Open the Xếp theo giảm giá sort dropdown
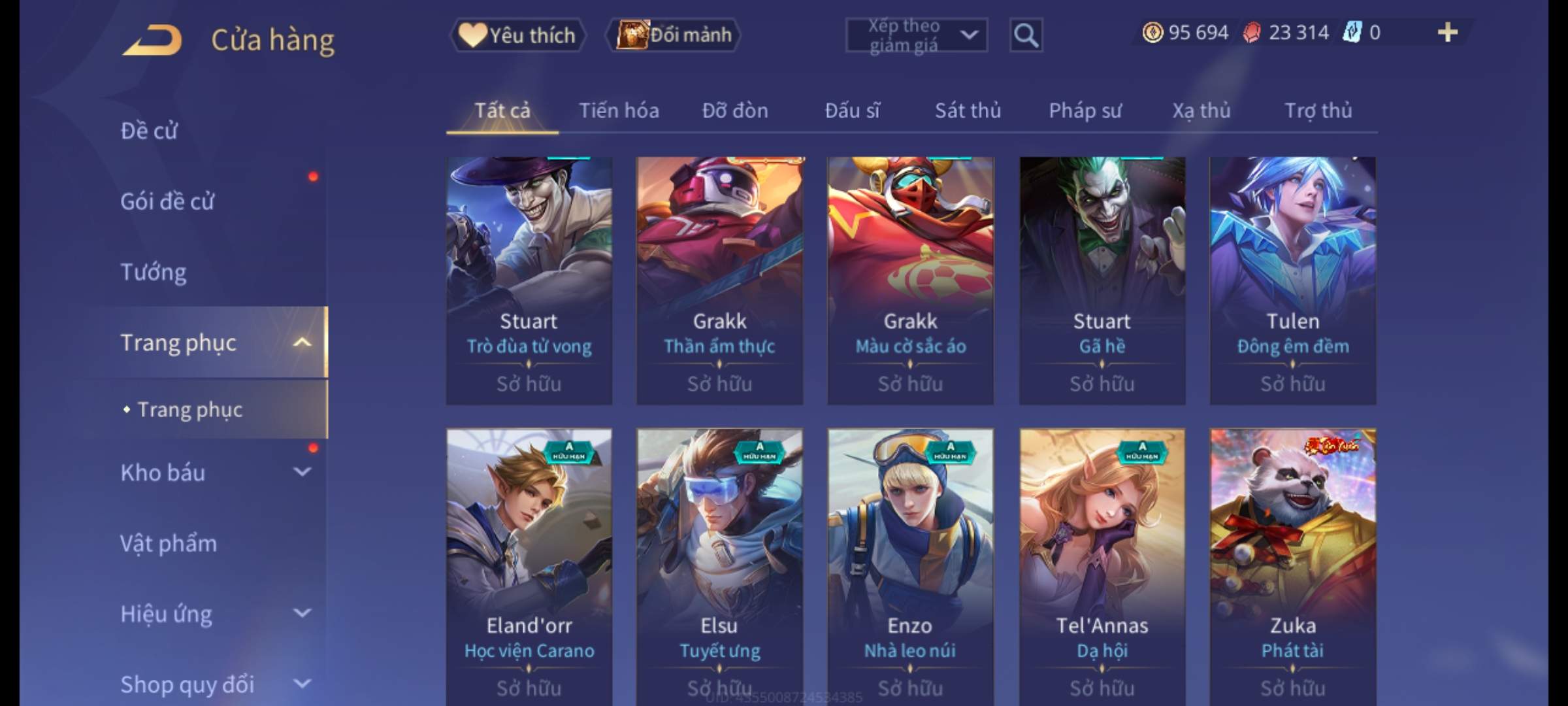1568x706 pixels. [x=916, y=35]
